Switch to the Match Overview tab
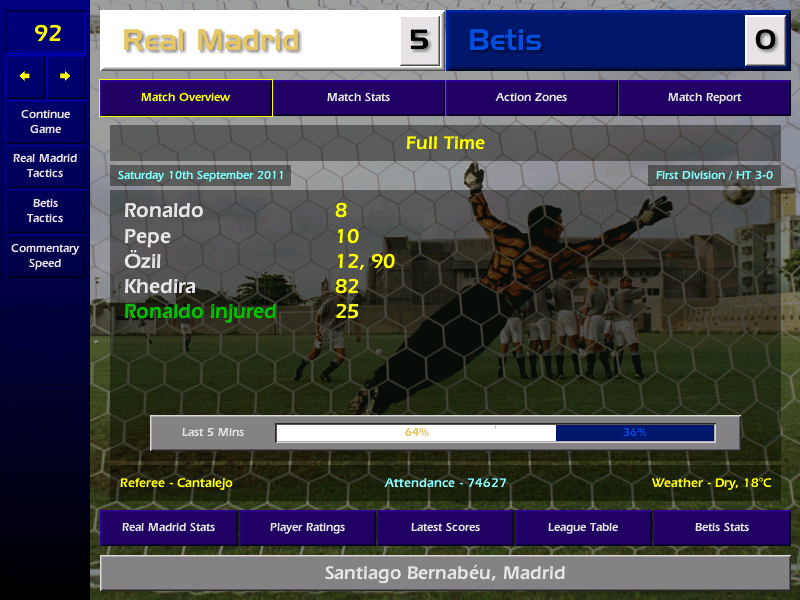The height and width of the screenshot is (600, 800). [185, 98]
